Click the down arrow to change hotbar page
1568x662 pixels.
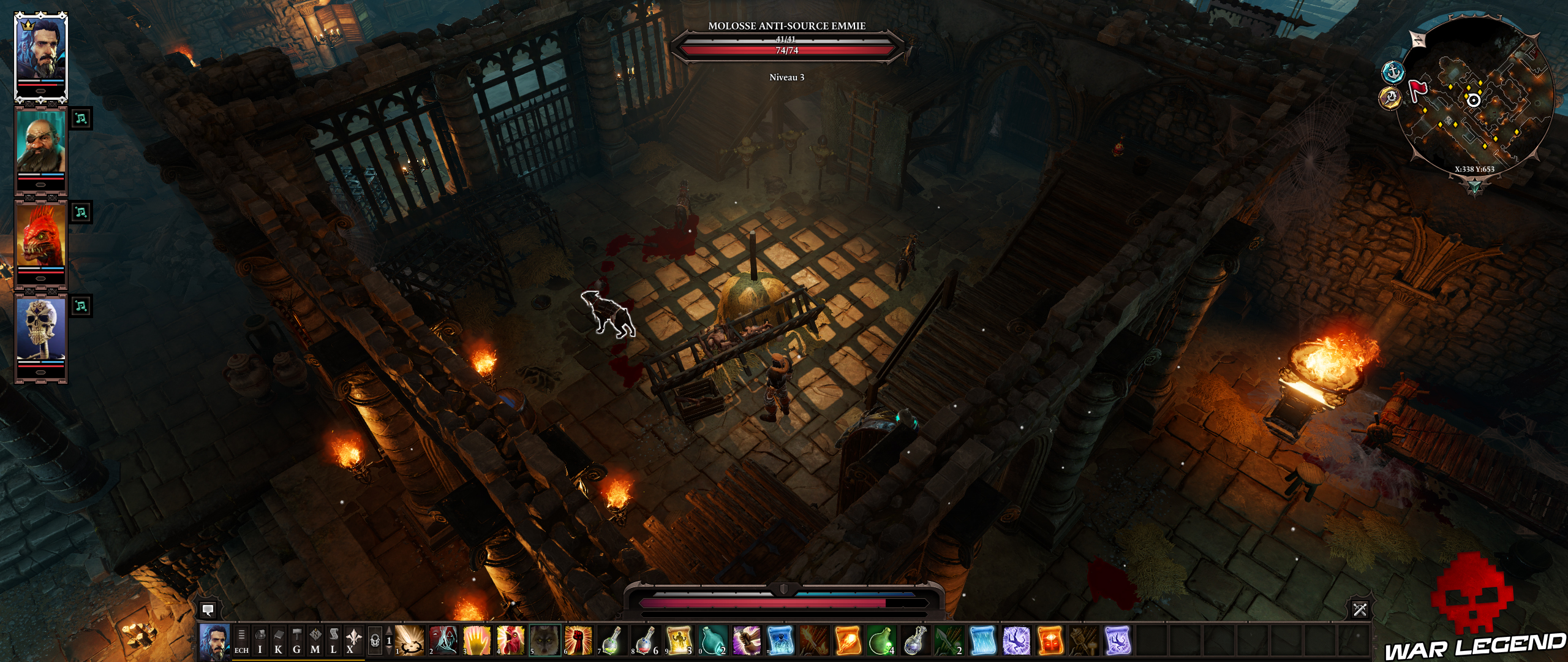(390, 653)
